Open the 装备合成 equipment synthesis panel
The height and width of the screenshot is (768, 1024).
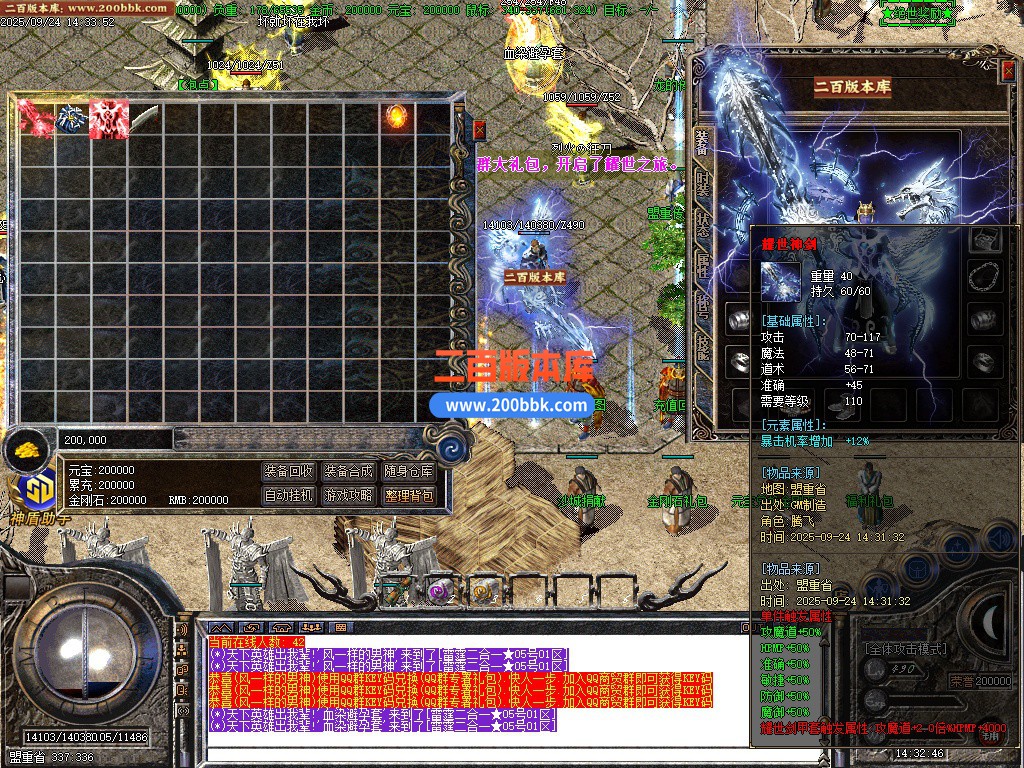348,471
